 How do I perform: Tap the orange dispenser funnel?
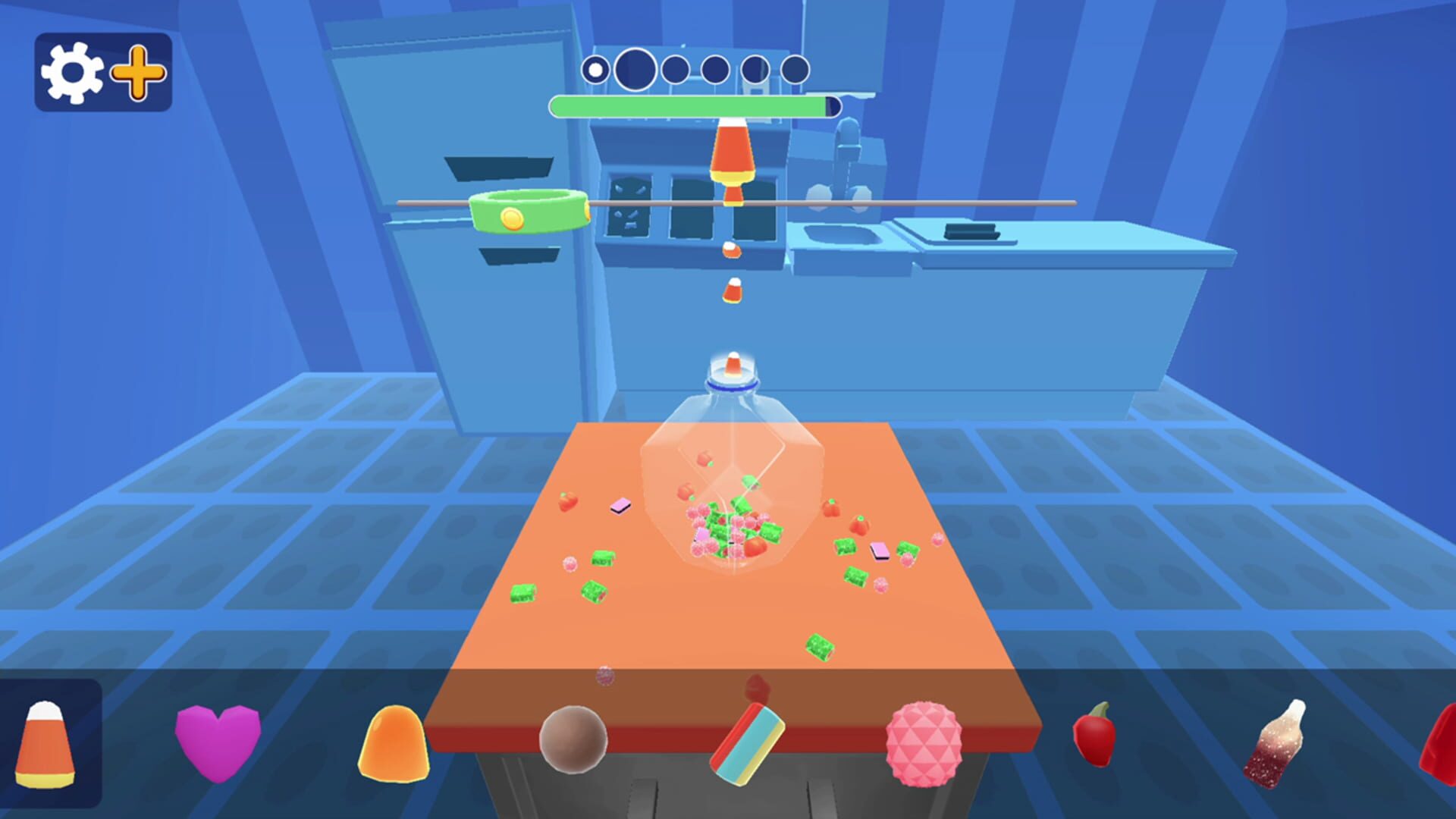(730, 154)
